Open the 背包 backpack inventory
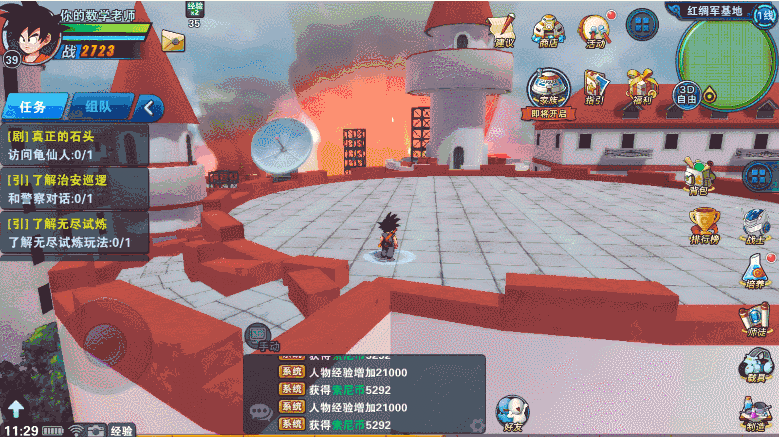 (699, 175)
